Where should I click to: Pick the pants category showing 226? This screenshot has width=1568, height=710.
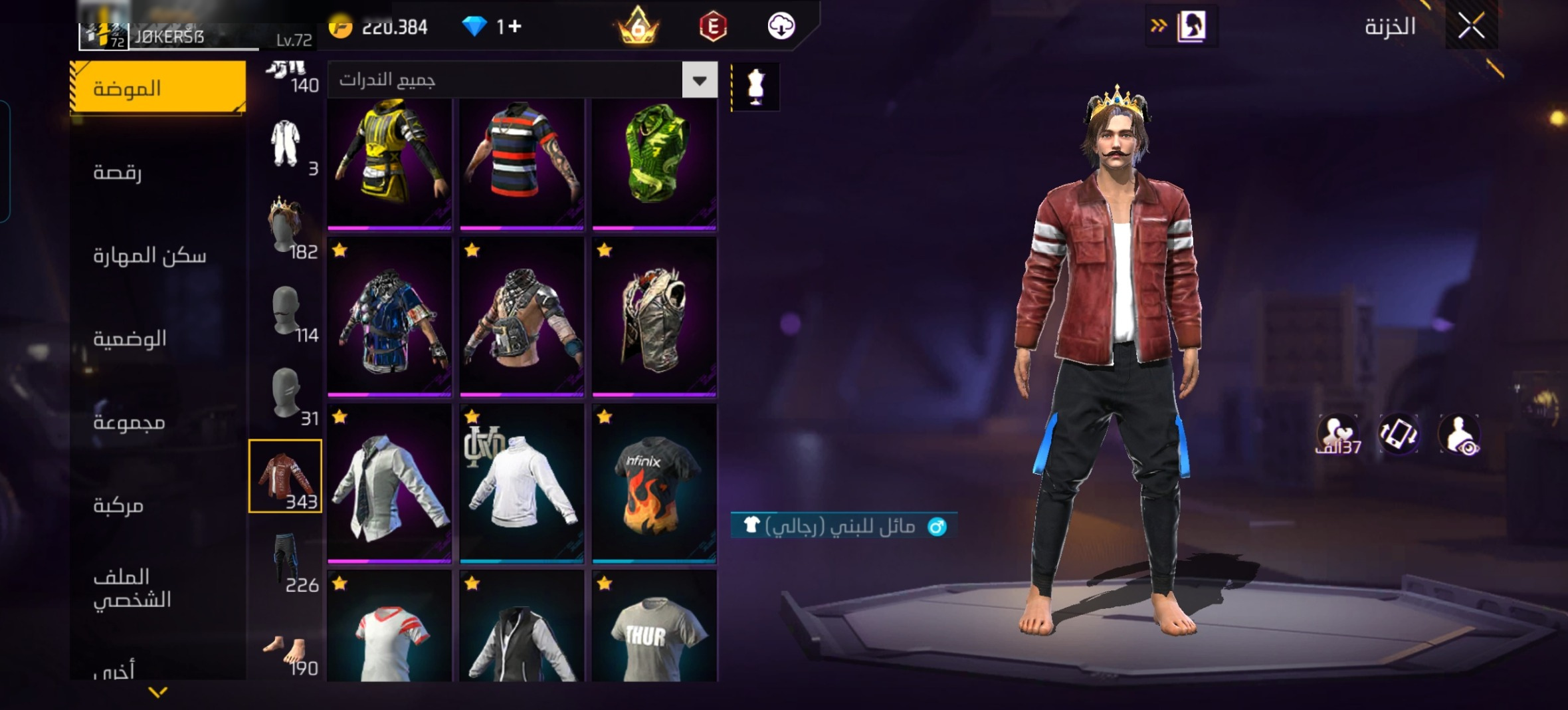[x=286, y=562]
